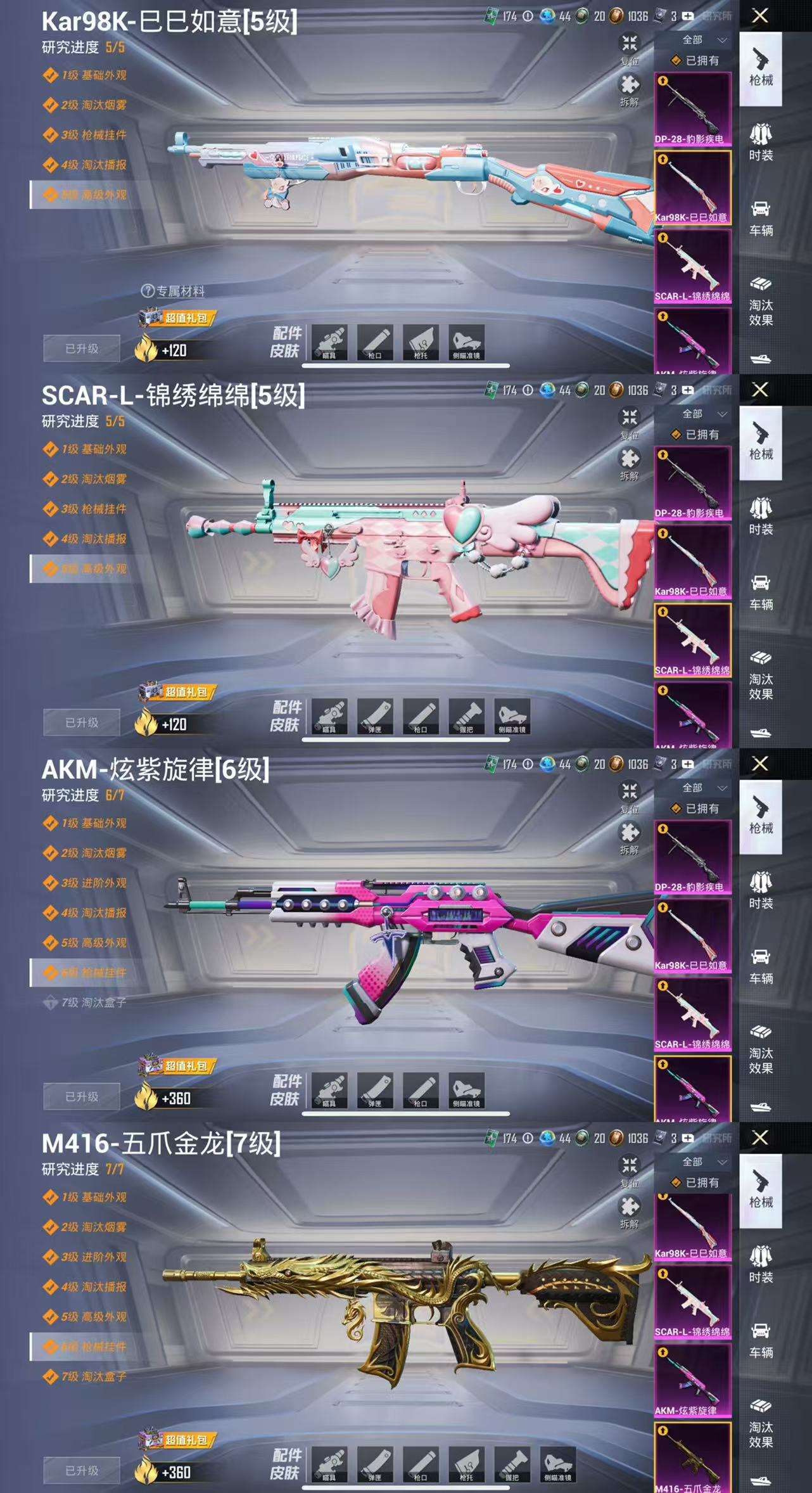The height and width of the screenshot is (1493, 812).
Task: Click 复位 on the Kar98K-巳巳如意 screen
Action: pyautogui.click(x=629, y=48)
